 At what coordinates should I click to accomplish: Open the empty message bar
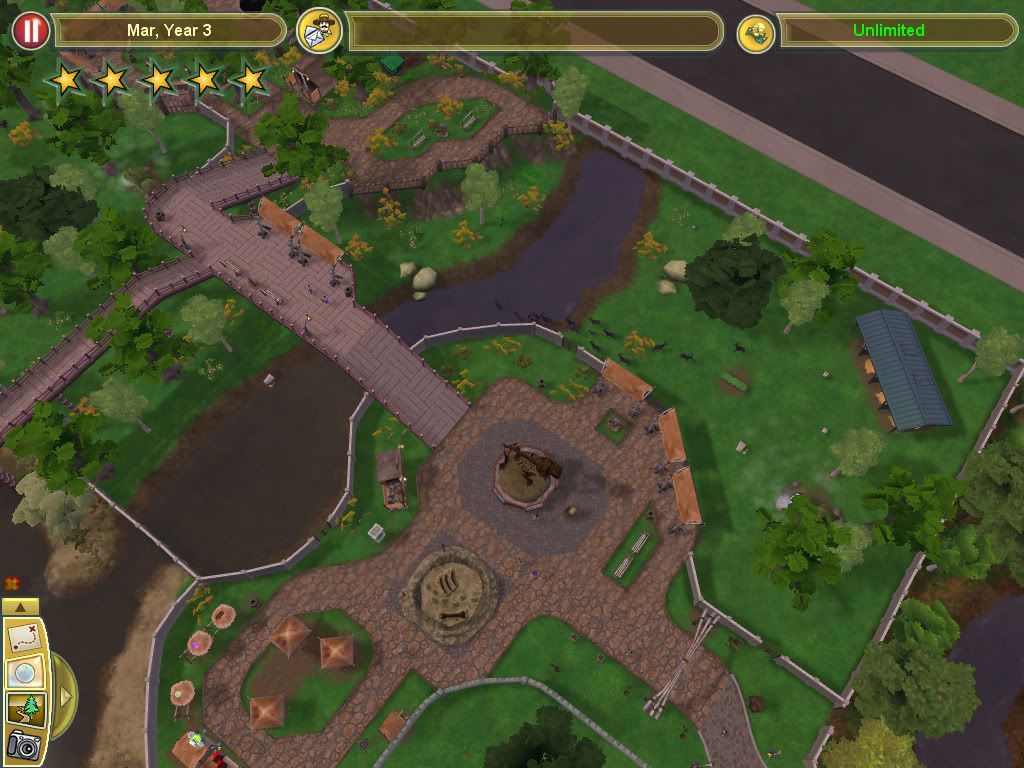tap(535, 31)
